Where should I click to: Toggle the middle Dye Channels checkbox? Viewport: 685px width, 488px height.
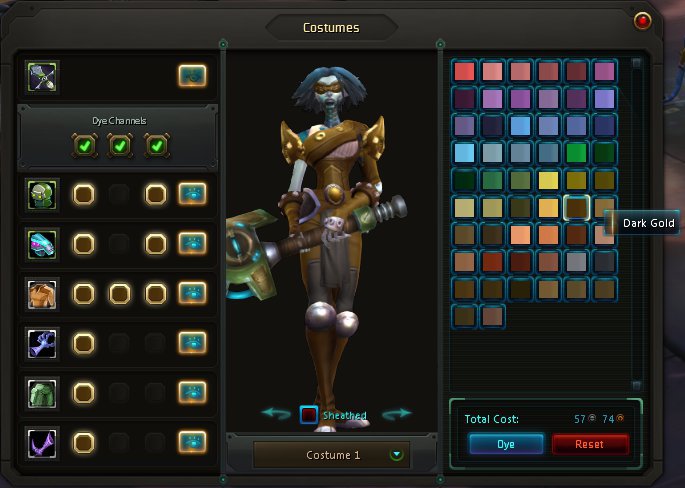(x=119, y=146)
